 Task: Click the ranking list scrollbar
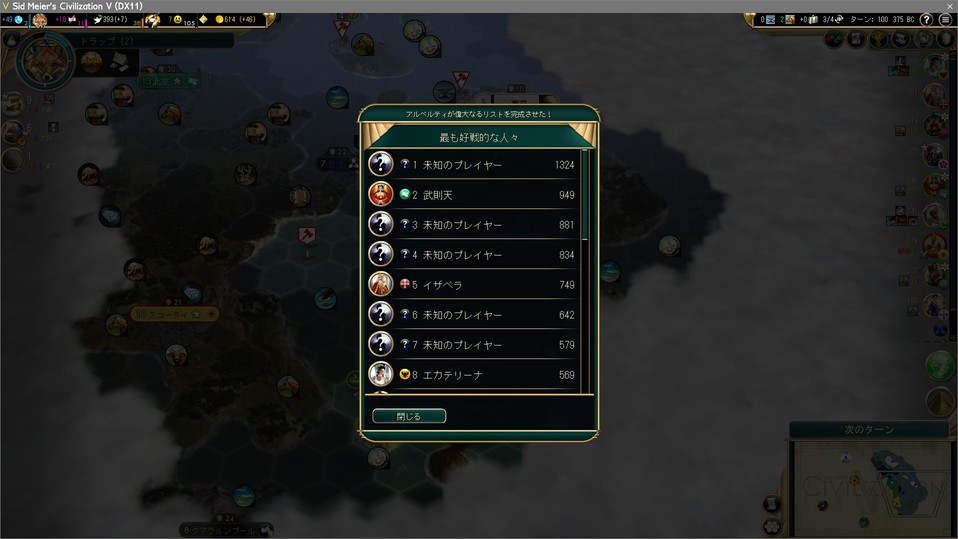coord(585,200)
